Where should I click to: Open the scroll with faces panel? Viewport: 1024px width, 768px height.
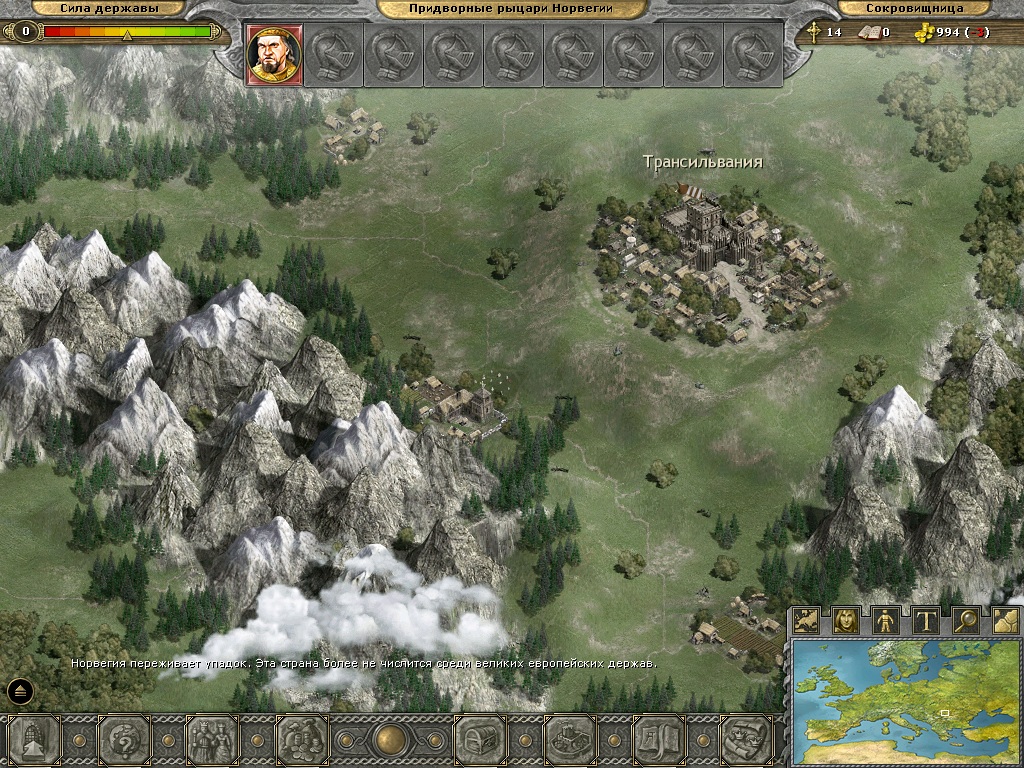(x=746, y=741)
